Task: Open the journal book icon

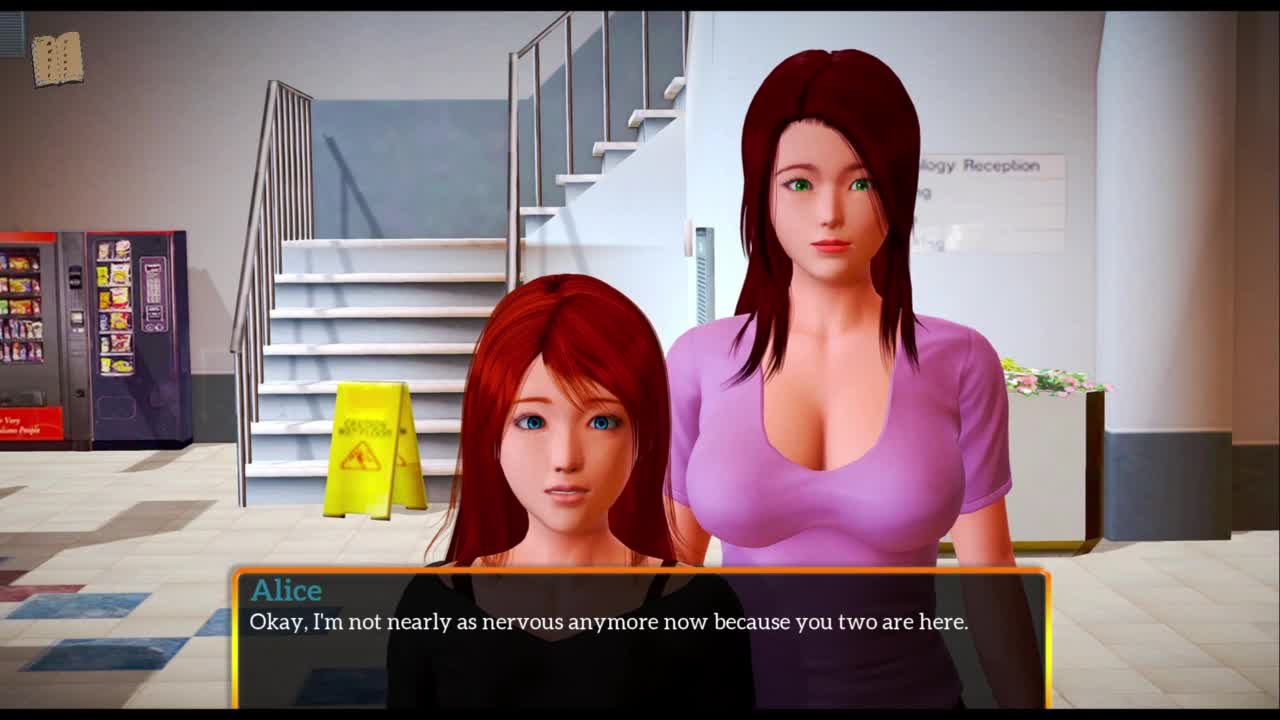Action: [x=57, y=59]
